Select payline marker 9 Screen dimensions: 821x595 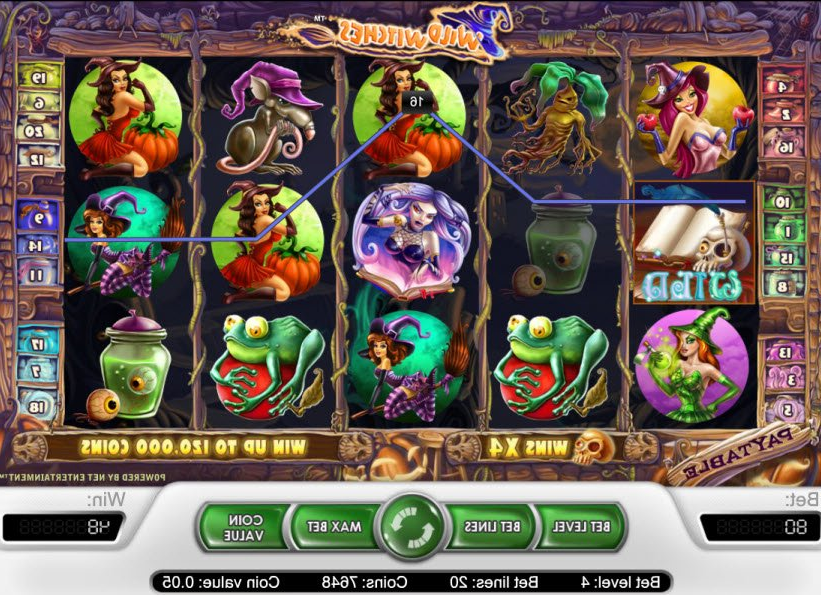point(37,214)
